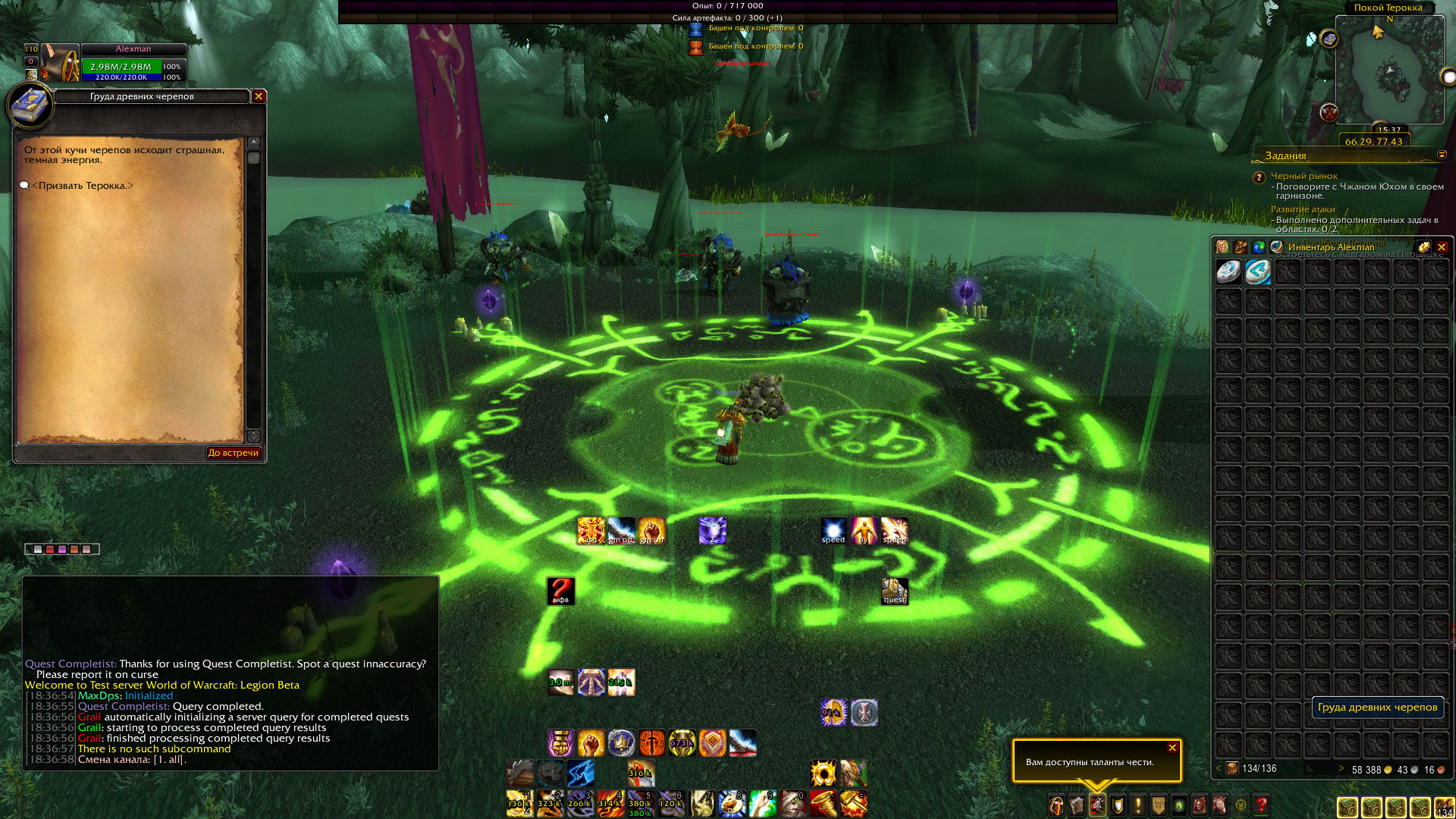Click the 'До встречи' goodbye button
This screenshot has width=1456, height=819.
(x=234, y=453)
